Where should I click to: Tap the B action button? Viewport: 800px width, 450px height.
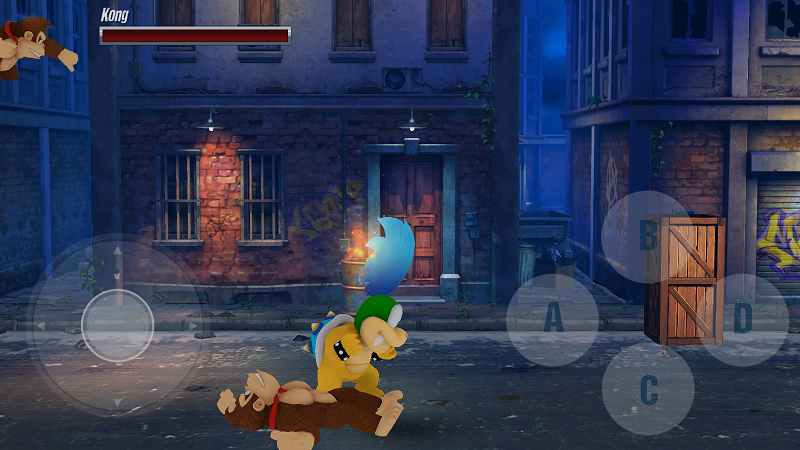tap(648, 237)
